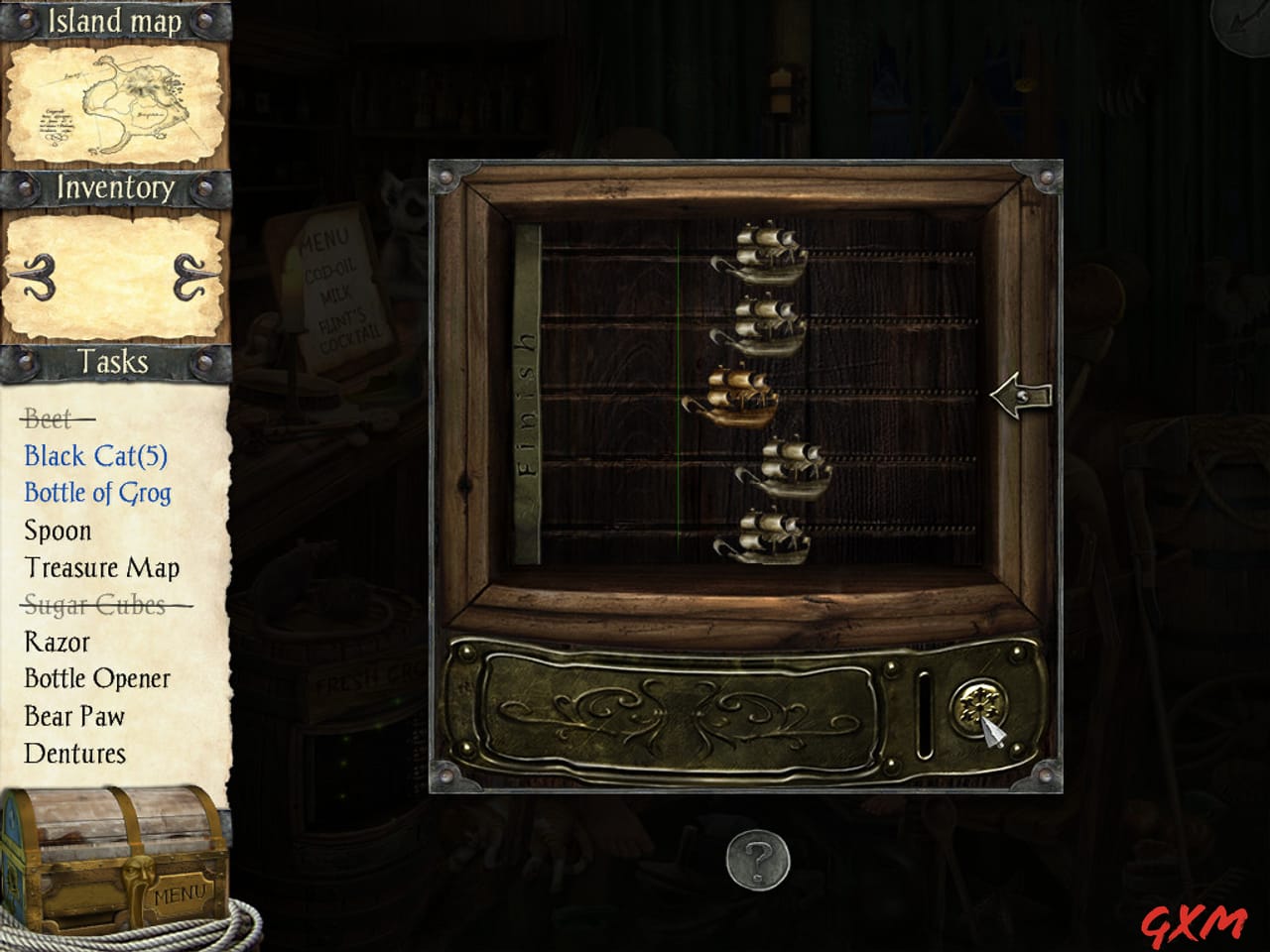Click the white arrow beside the ships

pos(1023,396)
